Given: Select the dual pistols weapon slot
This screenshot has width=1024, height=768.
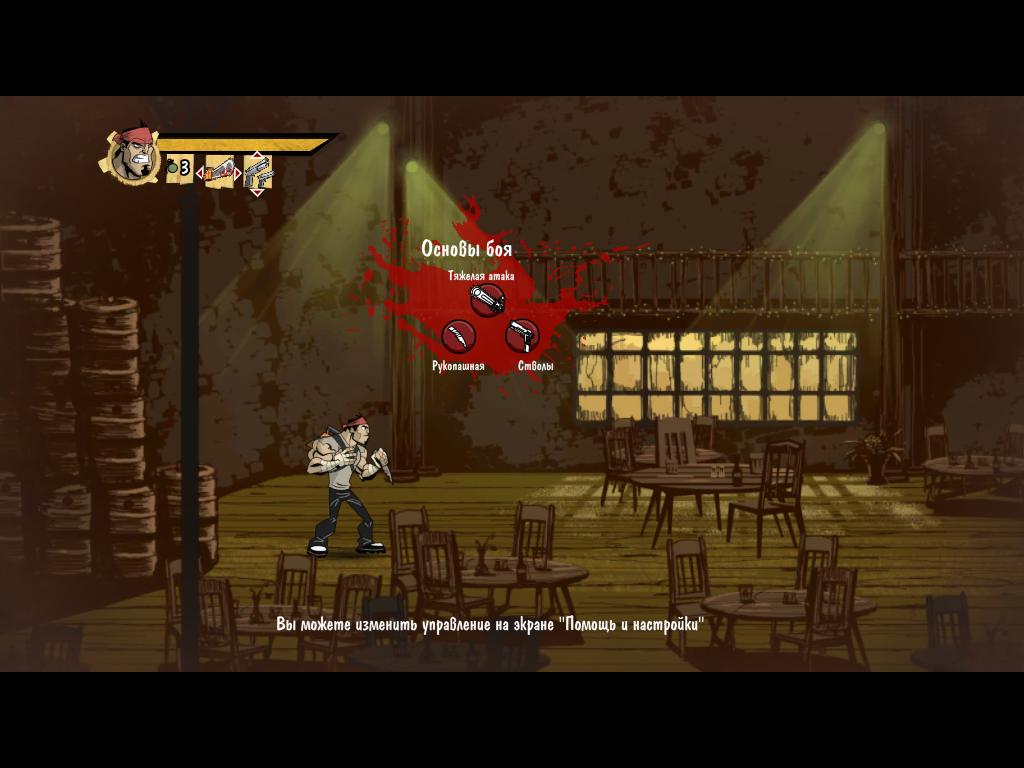Looking at the screenshot, I should click(x=258, y=172).
